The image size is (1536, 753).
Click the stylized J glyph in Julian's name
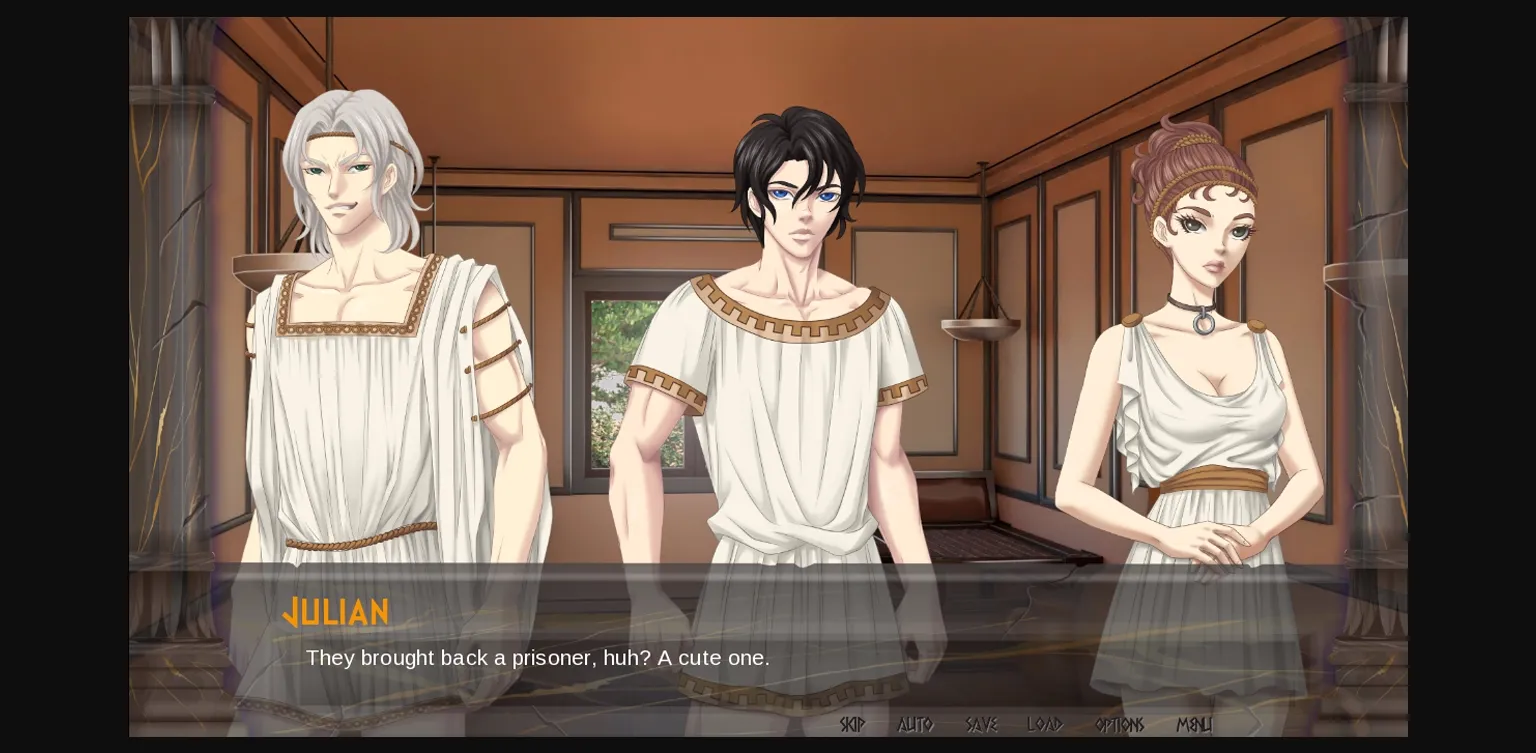(x=291, y=613)
